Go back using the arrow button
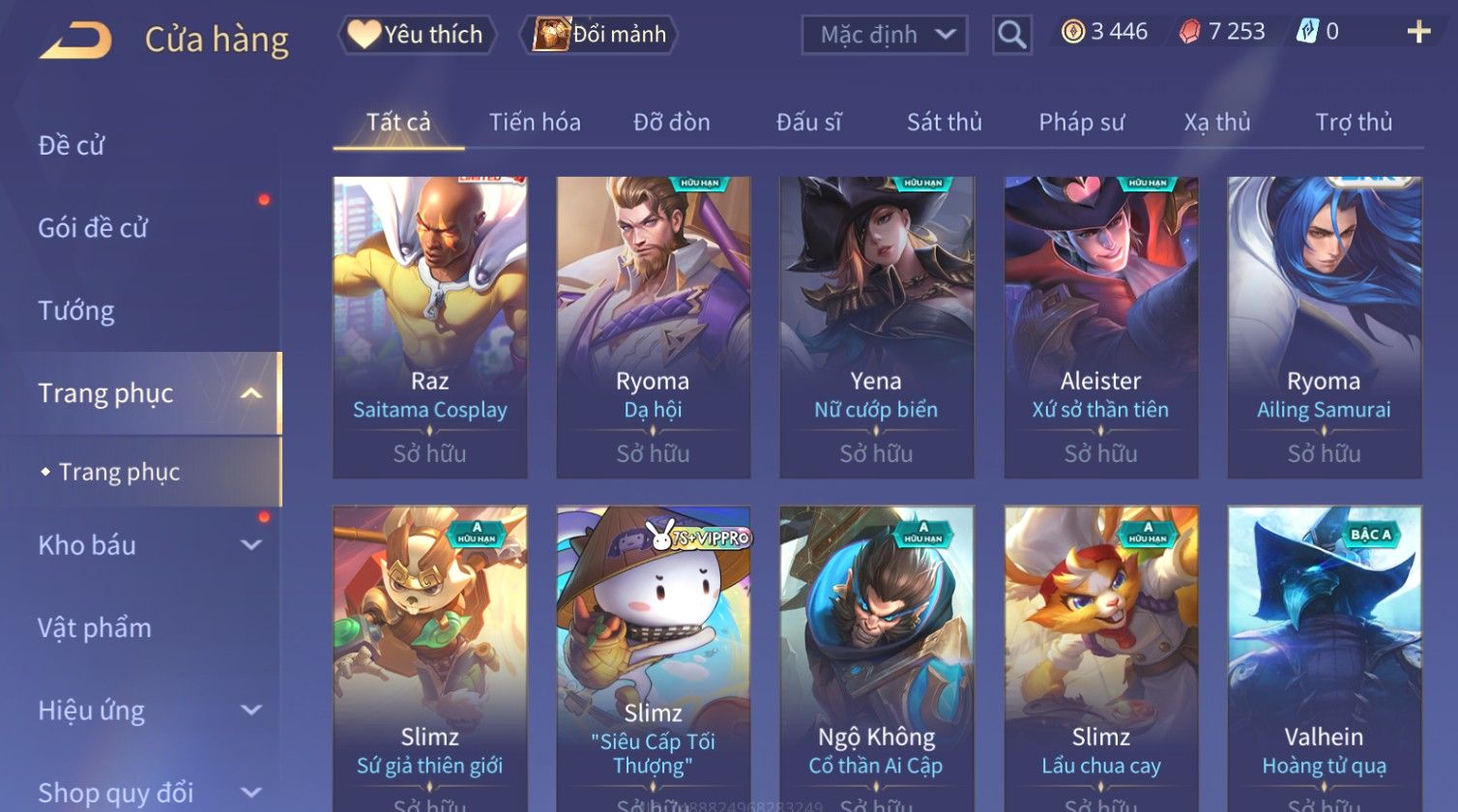The height and width of the screenshot is (812, 1458). [75, 41]
